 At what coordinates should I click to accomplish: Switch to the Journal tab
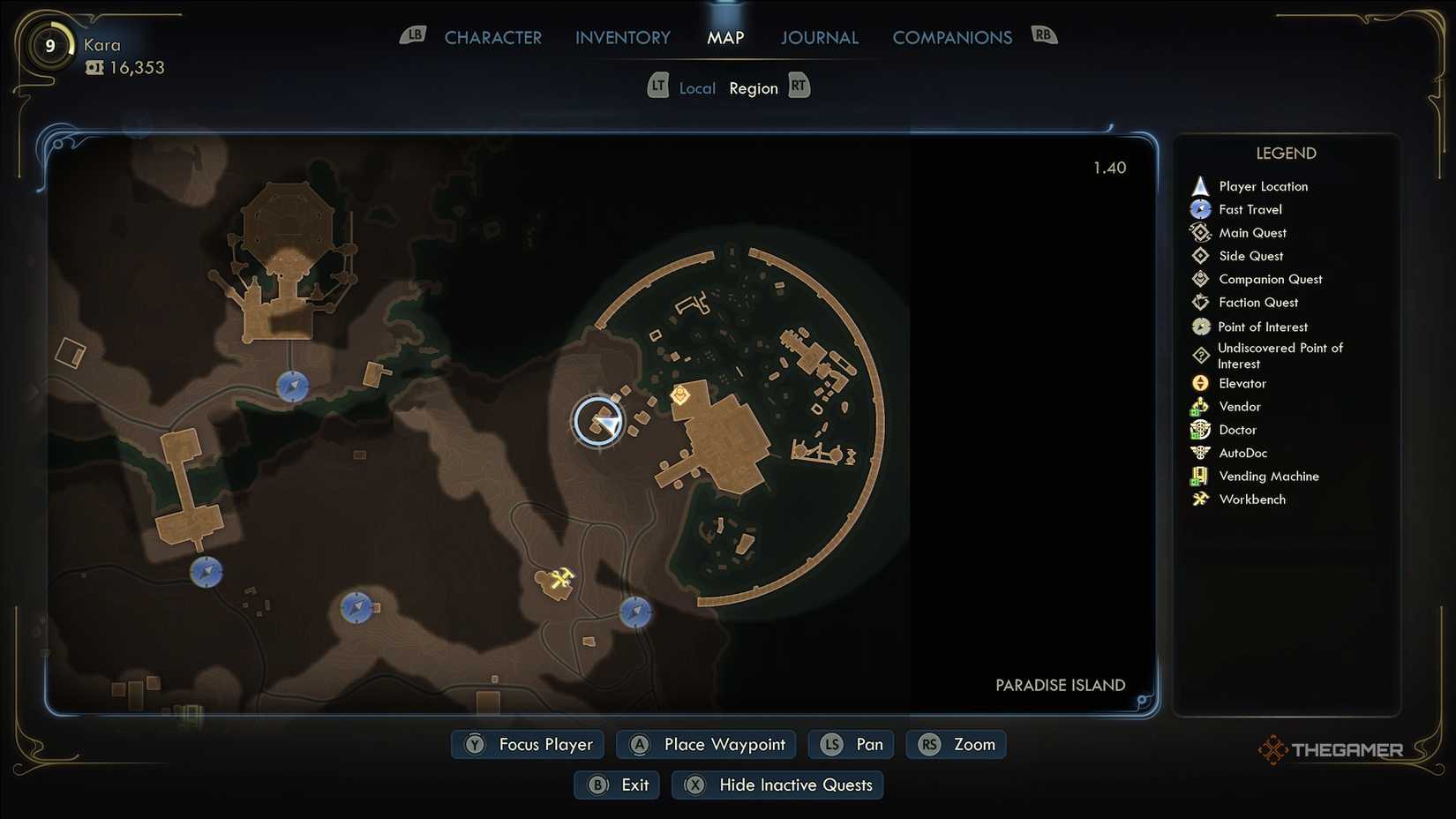pyautogui.click(x=819, y=37)
